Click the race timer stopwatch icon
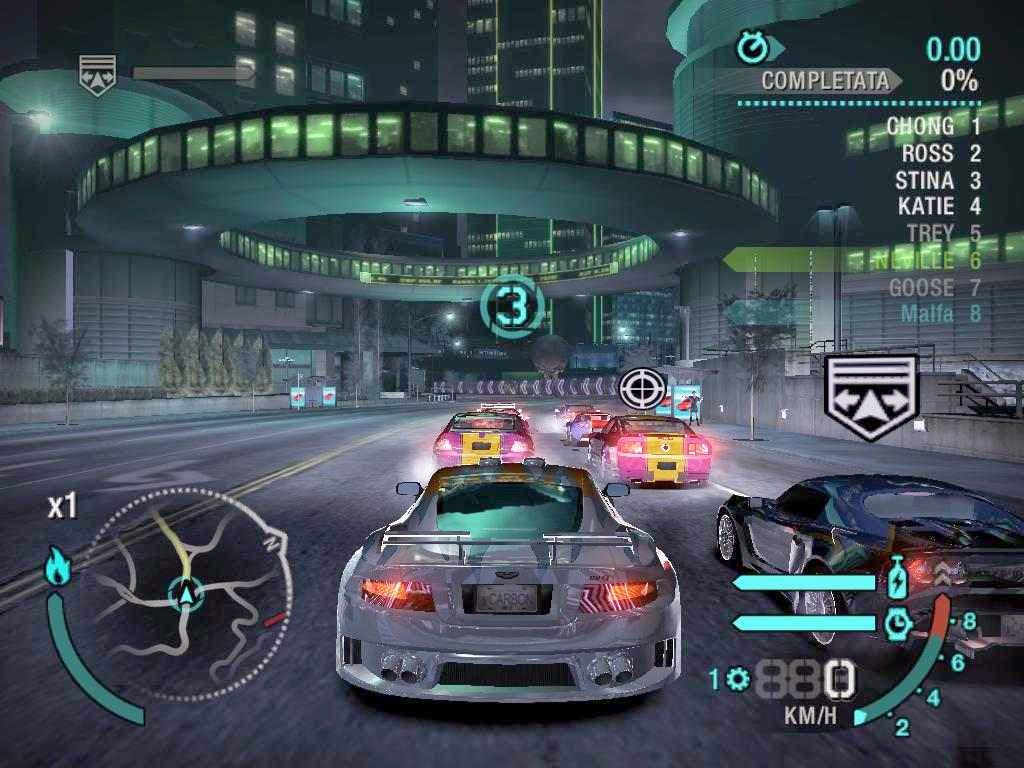Image resolution: width=1024 pixels, height=768 pixels. tap(750, 46)
